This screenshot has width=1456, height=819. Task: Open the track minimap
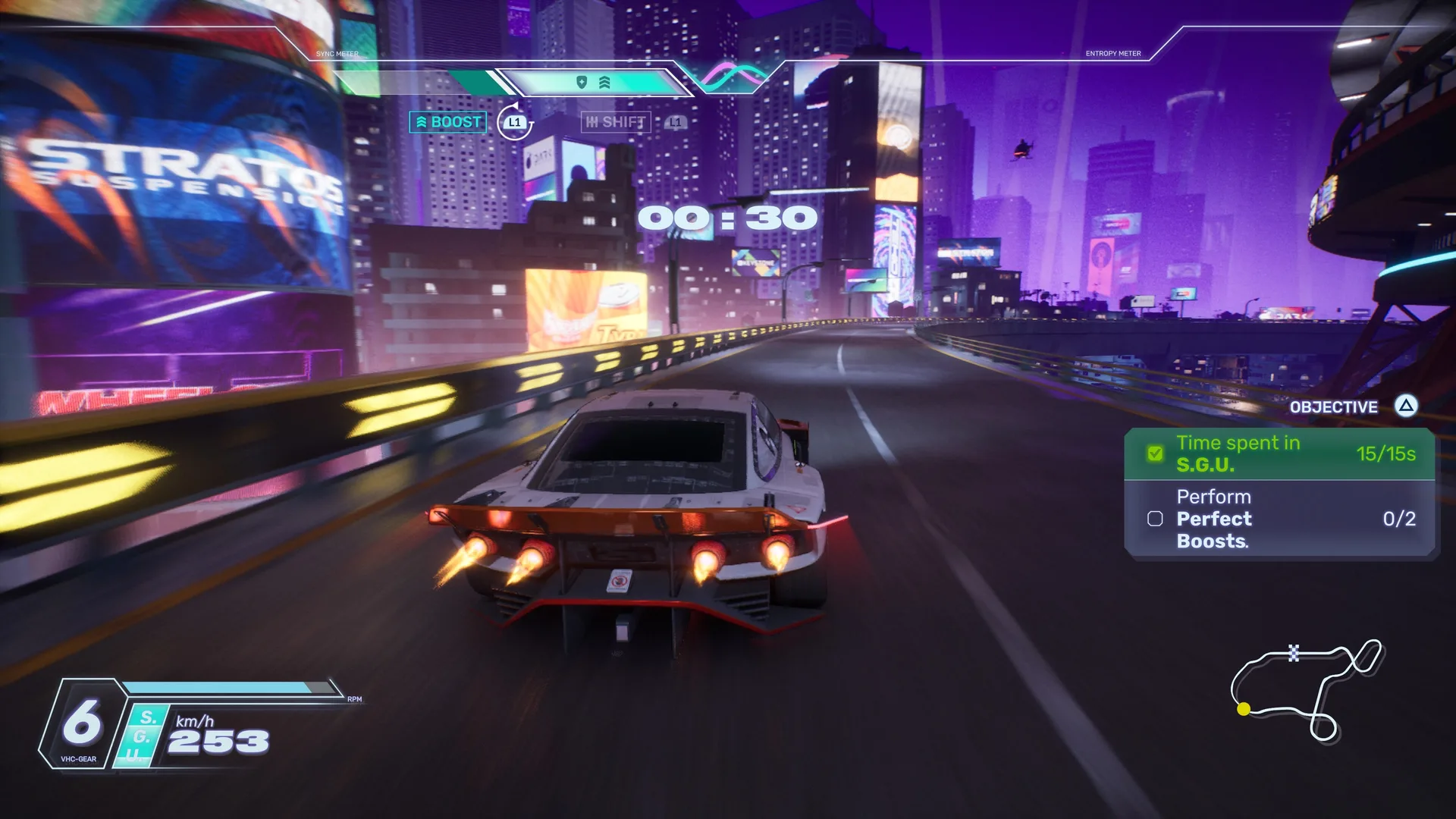tap(1306, 689)
